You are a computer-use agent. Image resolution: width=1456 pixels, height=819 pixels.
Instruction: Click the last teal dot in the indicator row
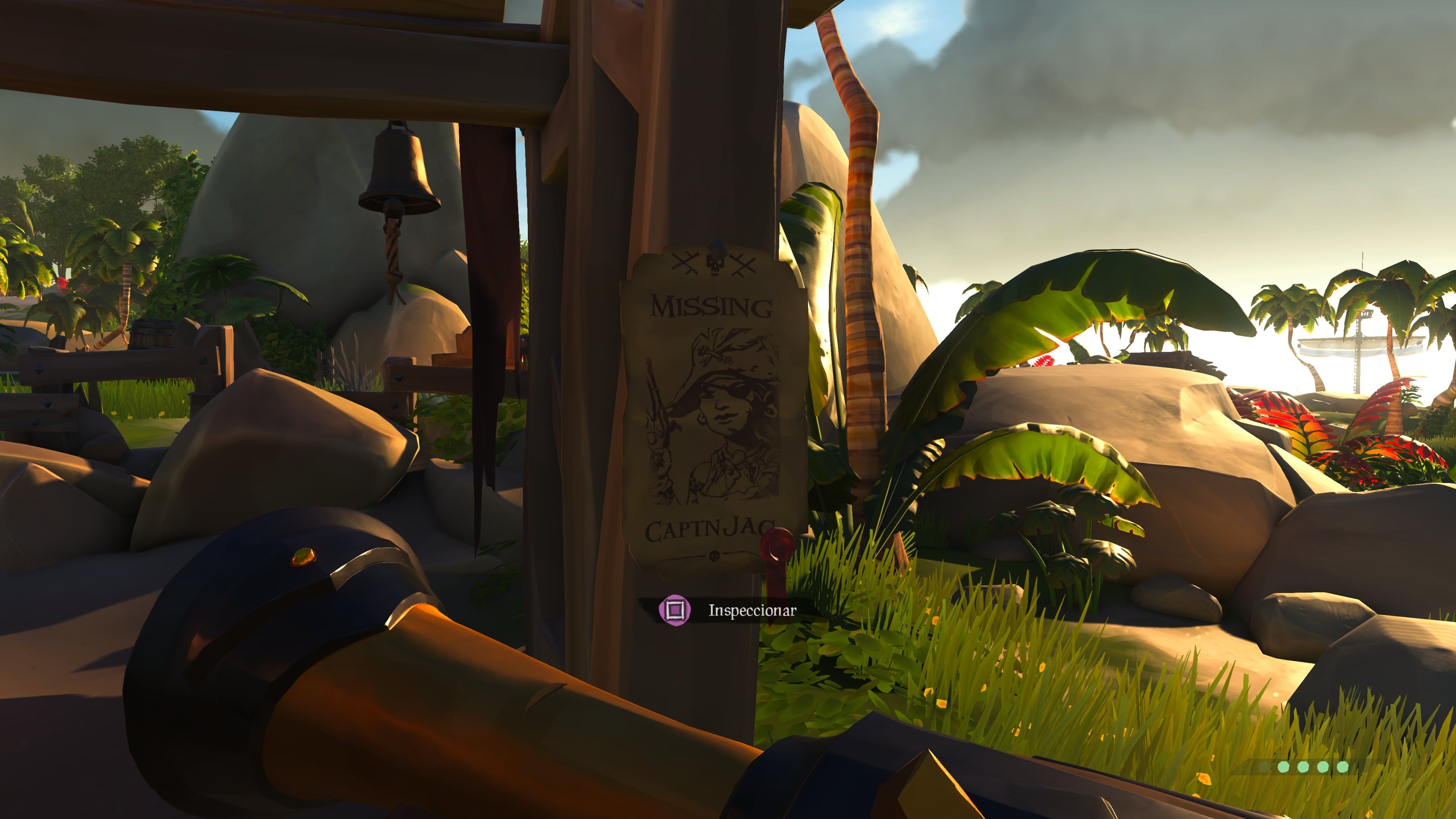1342,767
